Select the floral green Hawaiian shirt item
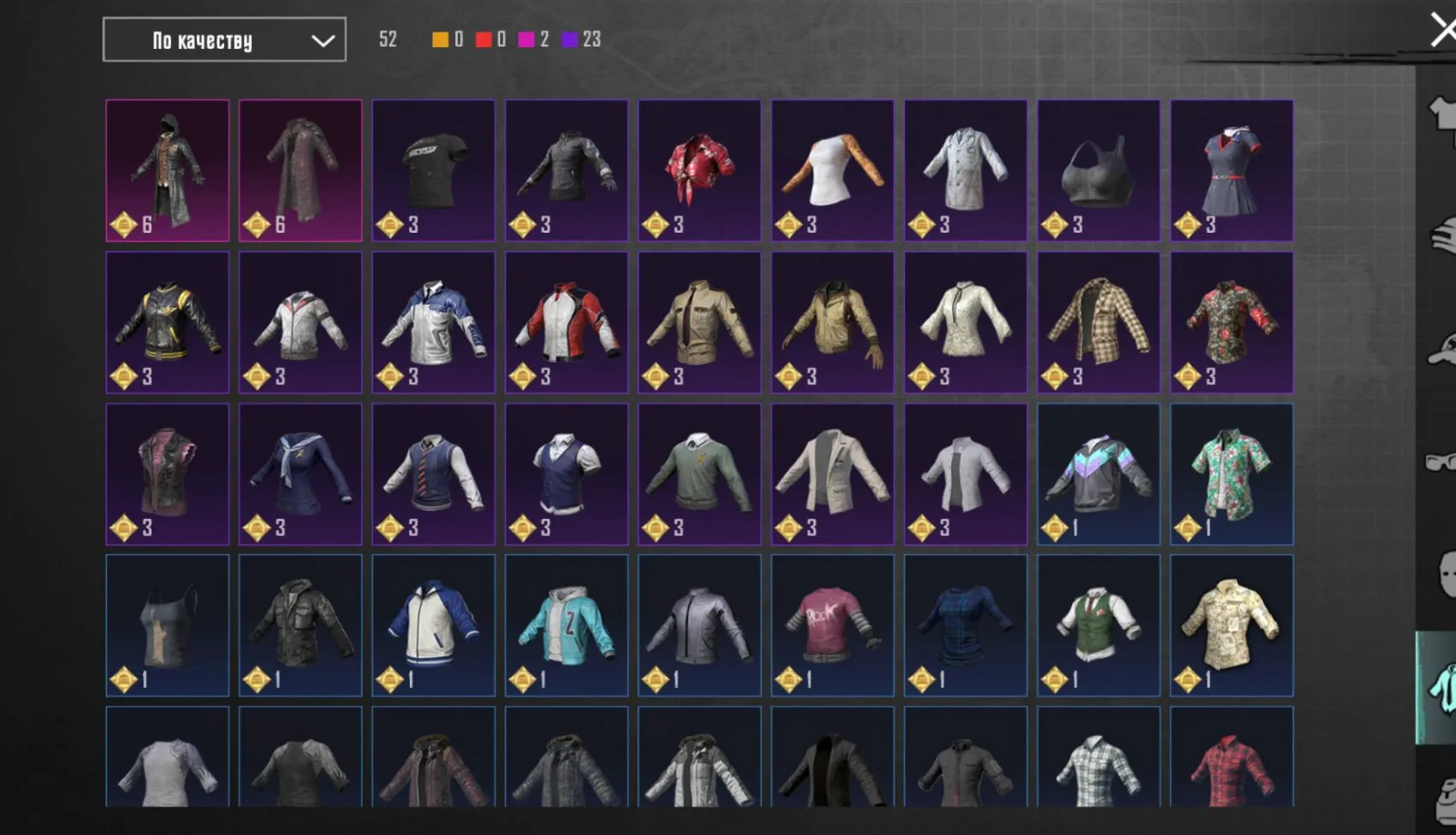The height and width of the screenshot is (835, 1456). point(1232,473)
